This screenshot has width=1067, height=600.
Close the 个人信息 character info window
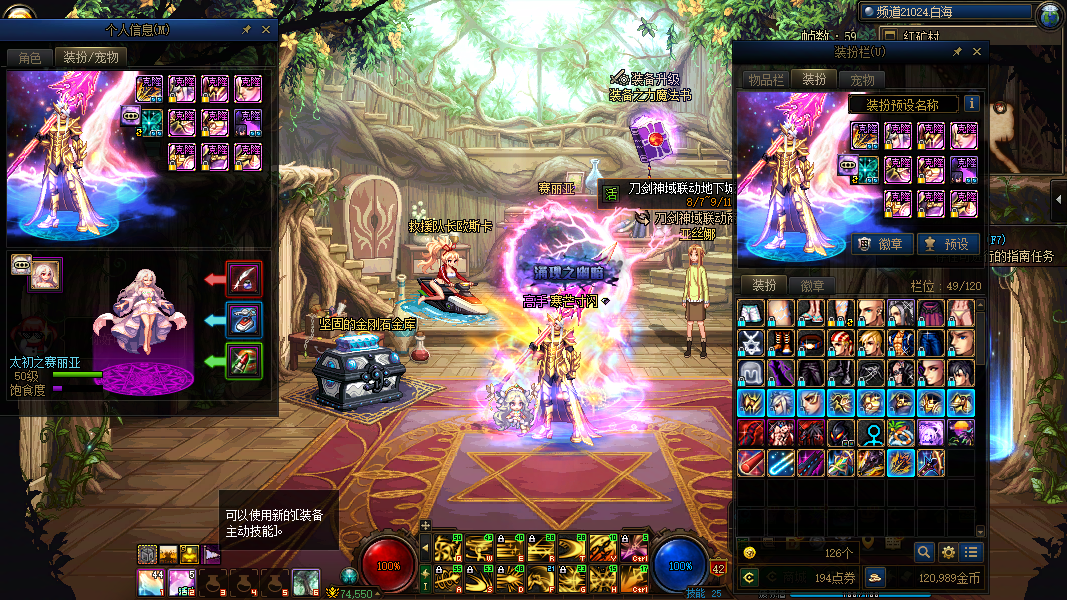point(266,30)
